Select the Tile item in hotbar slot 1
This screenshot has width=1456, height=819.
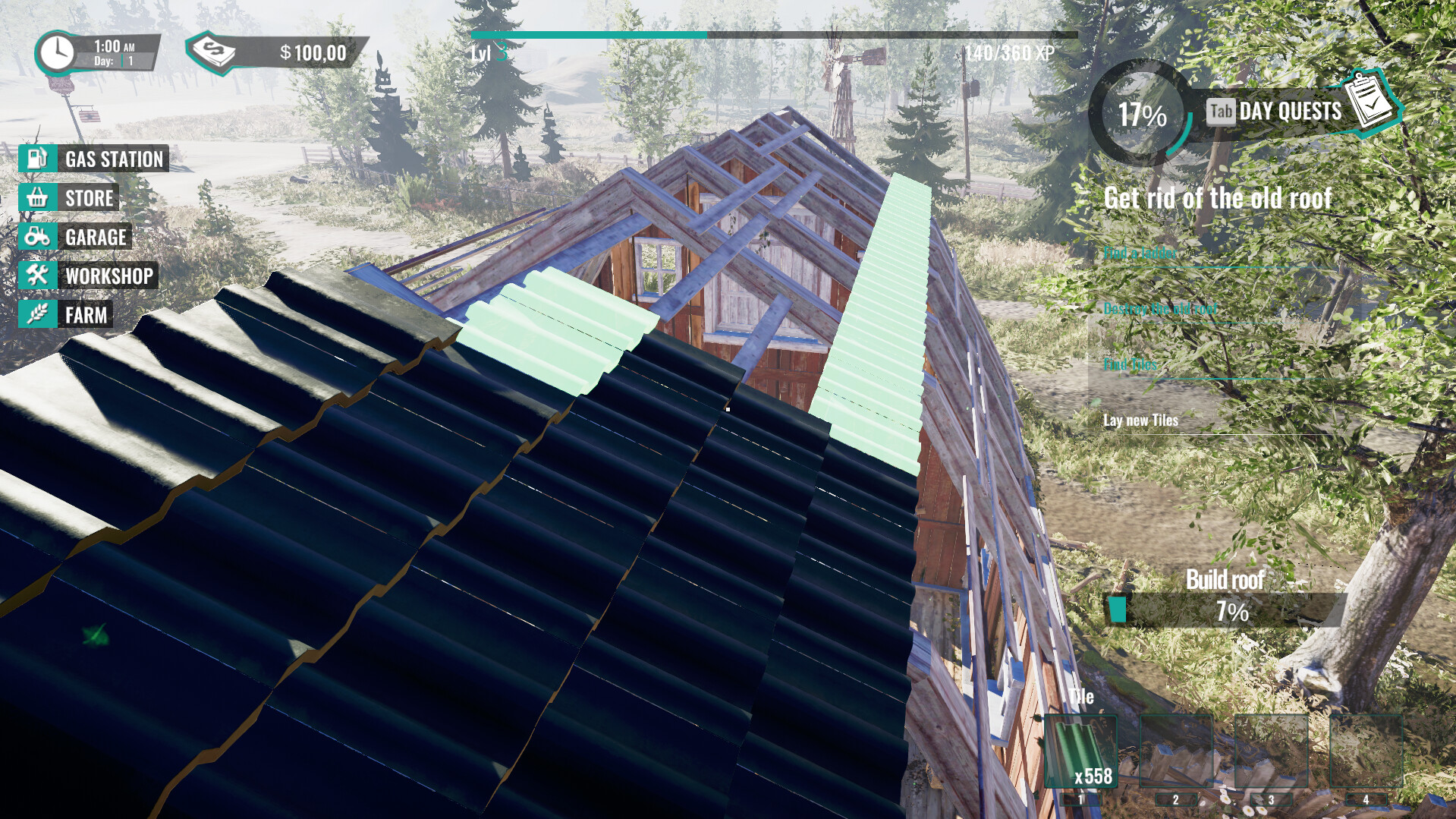(1081, 751)
